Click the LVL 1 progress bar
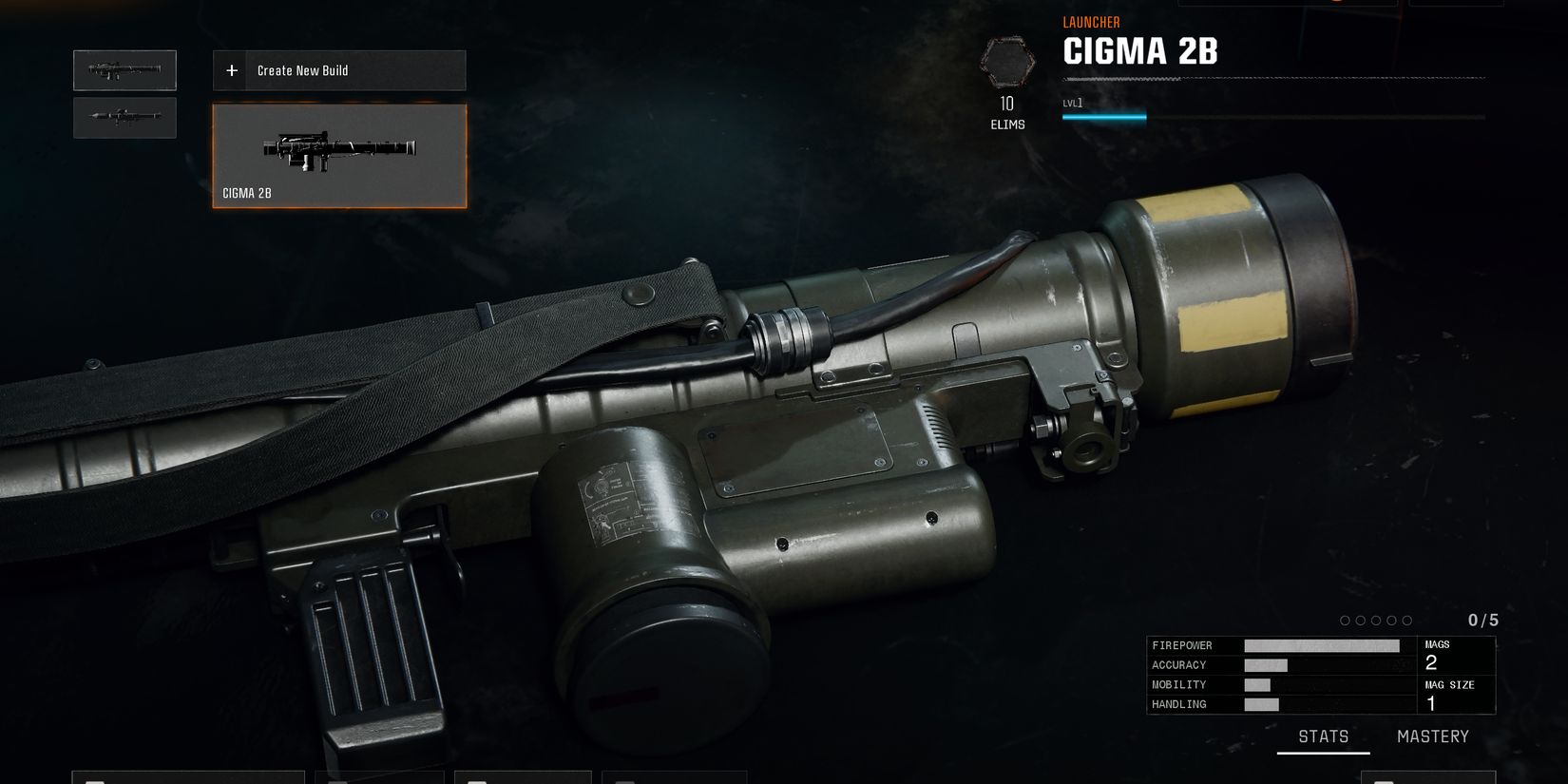Viewport: 1568px width, 784px height. coord(1102,117)
